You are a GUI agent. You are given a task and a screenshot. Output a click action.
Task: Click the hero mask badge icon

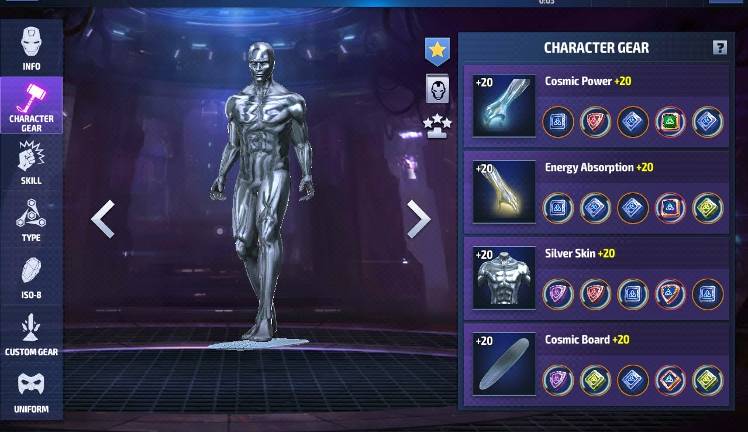point(437,90)
